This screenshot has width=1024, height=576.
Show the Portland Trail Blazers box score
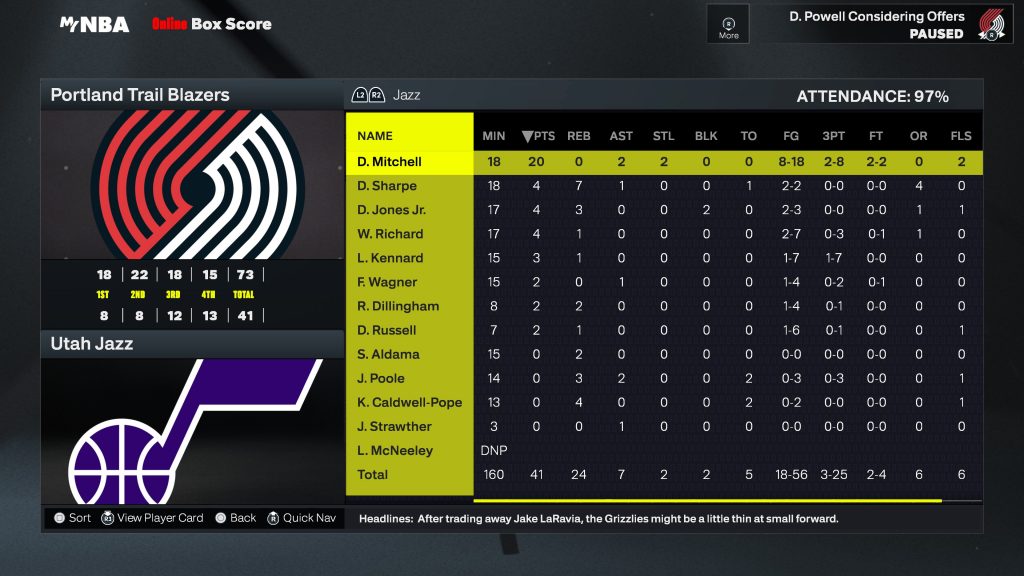[x=140, y=95]
